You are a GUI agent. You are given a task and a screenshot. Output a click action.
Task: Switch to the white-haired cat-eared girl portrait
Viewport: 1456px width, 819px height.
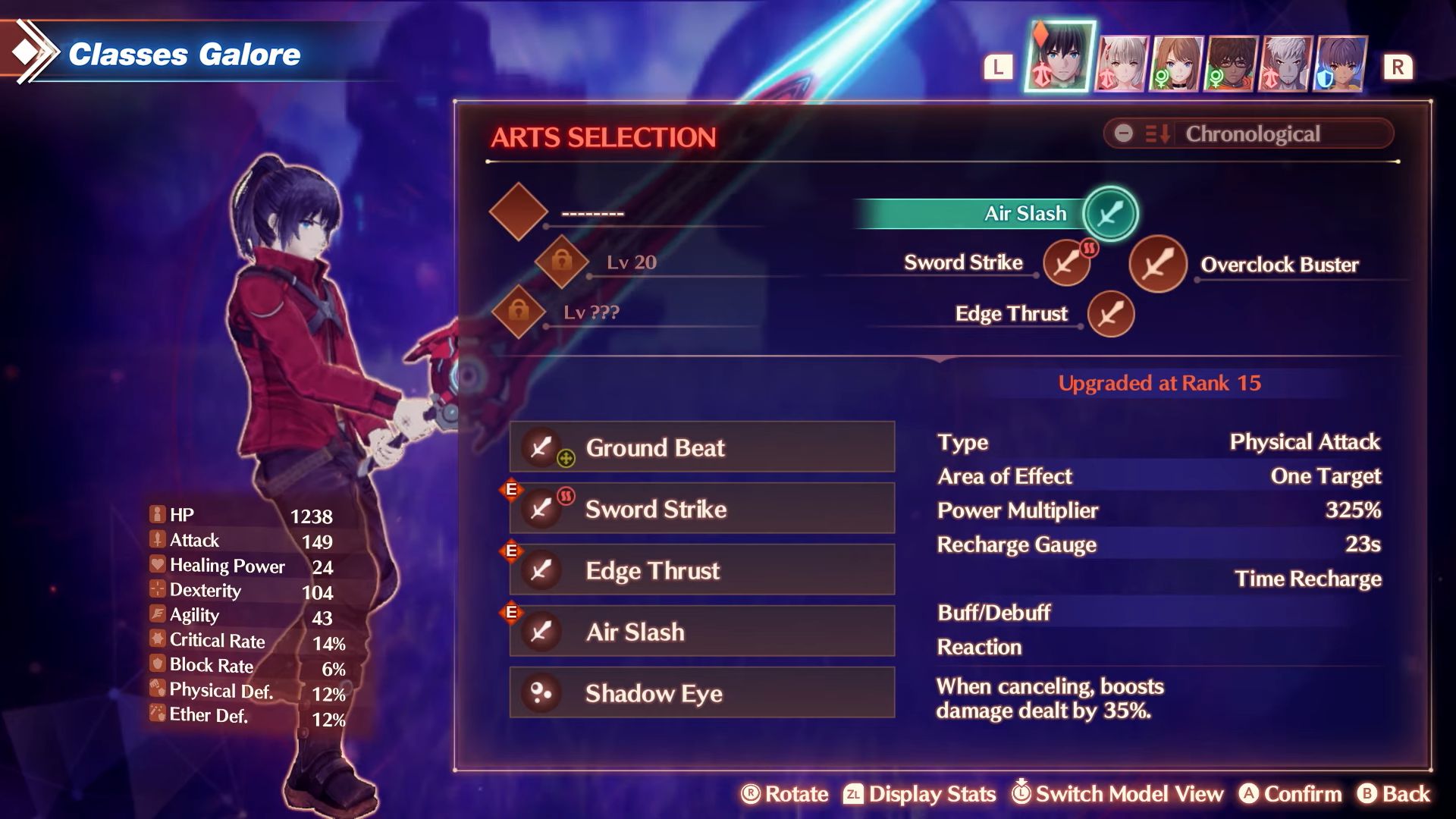[1121, 63]
